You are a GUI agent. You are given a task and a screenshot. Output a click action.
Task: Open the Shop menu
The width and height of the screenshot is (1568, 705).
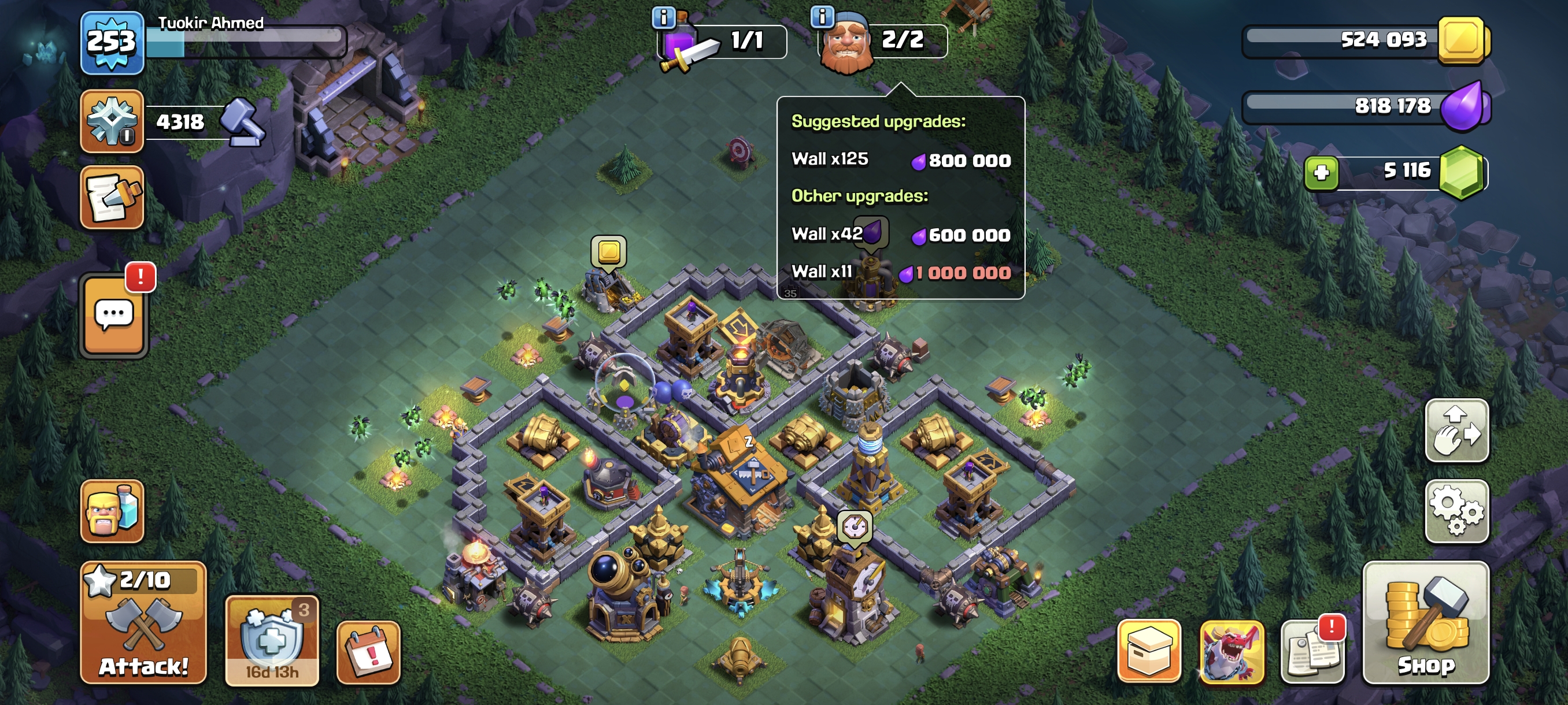(x=1426, y=623)
